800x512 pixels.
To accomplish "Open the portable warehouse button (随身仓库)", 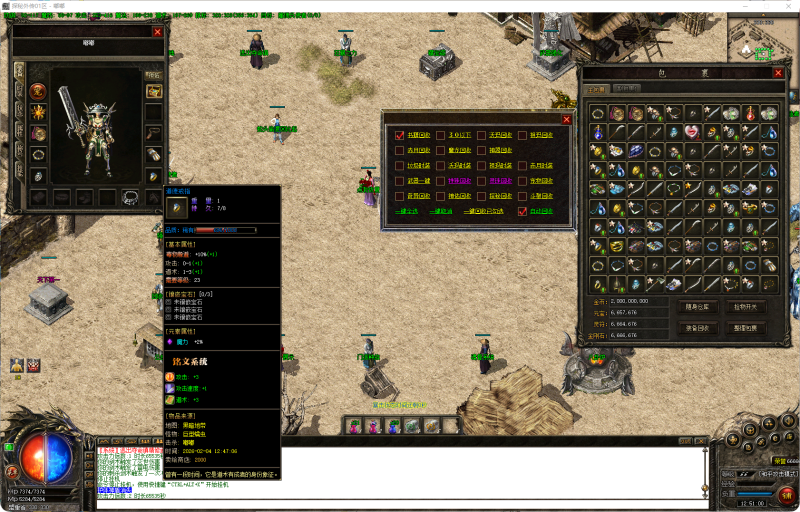I will tap(698, 307).
